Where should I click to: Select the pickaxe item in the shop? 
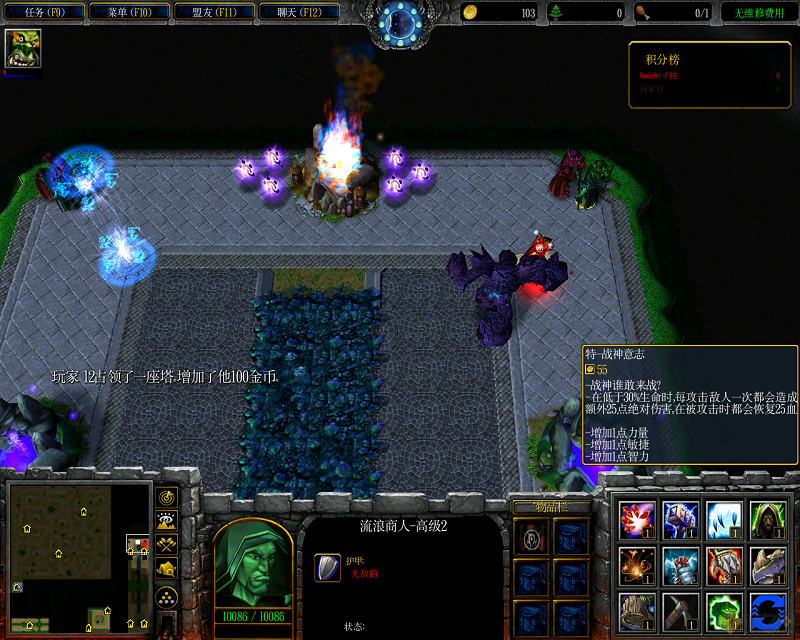pos(681,610)
